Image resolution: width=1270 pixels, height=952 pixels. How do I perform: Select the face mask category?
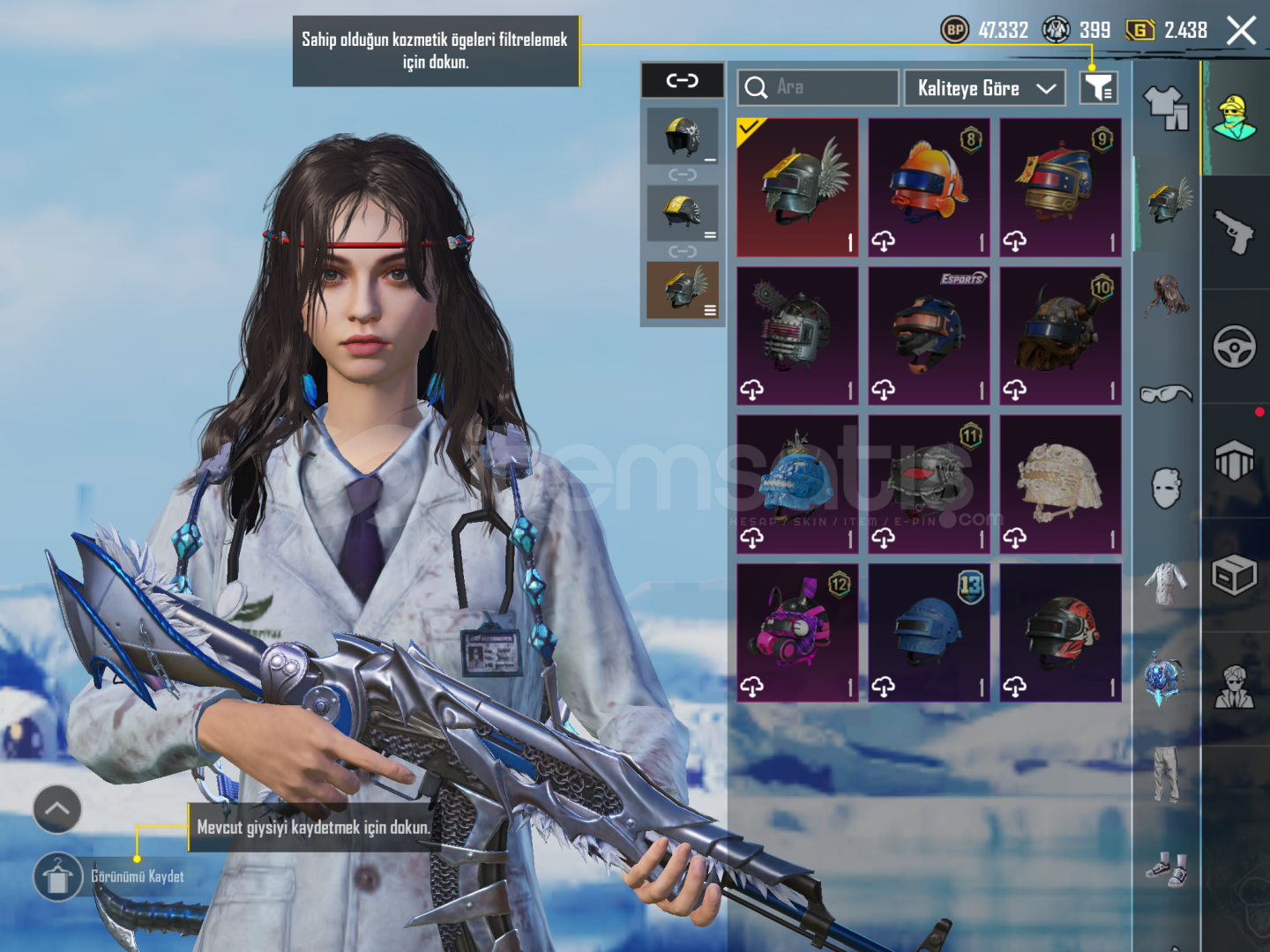(1166, 487)
